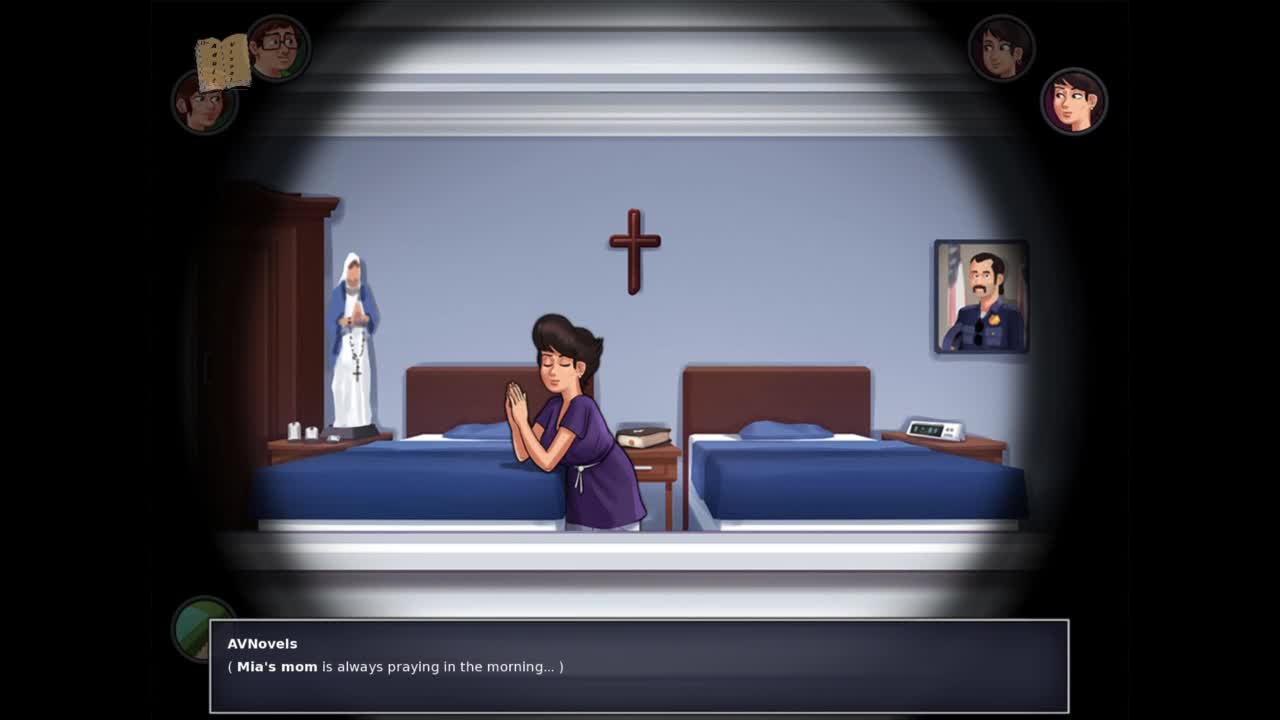Open the parchment book icon
The width and height of the screenshot is (1280, 720).
click(222, 63)
